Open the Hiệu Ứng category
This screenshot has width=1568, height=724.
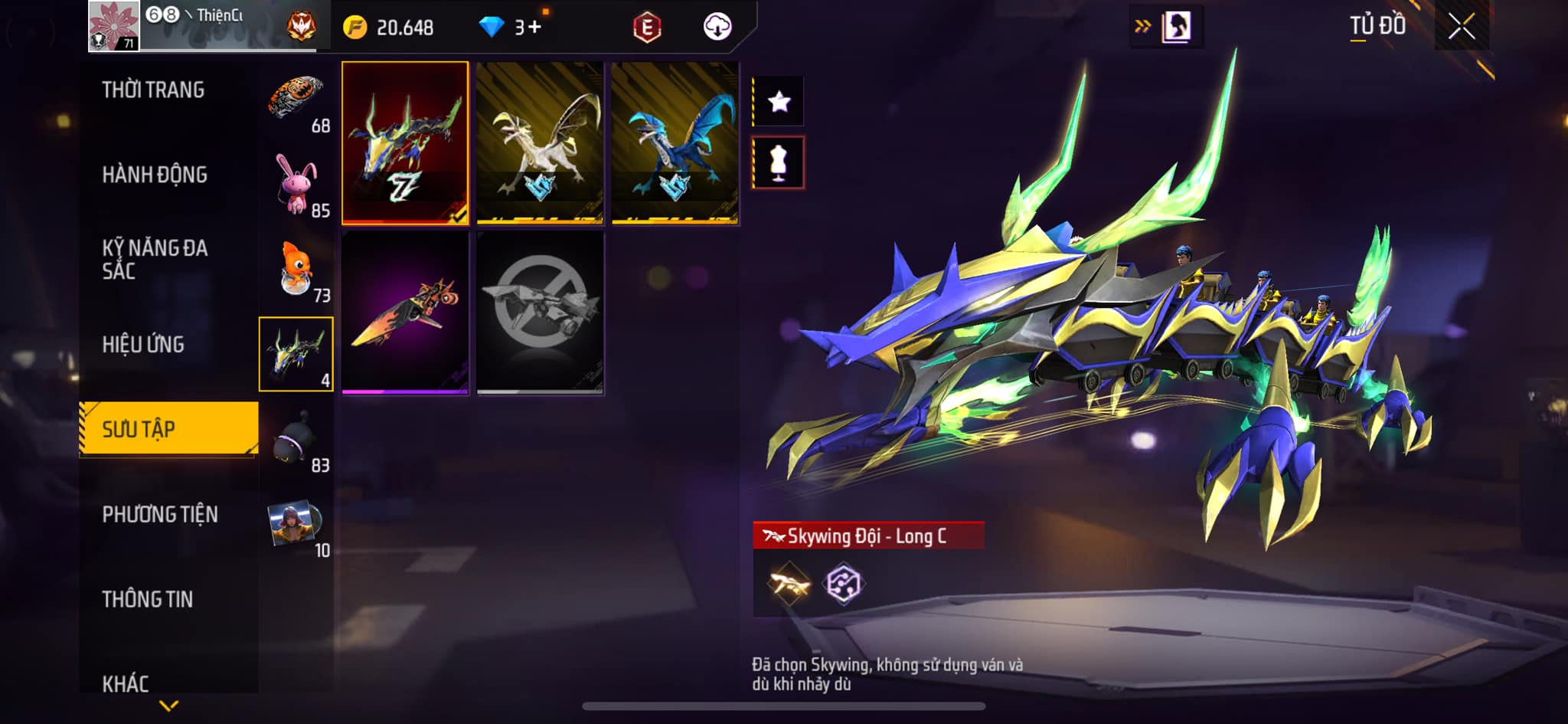143,345
